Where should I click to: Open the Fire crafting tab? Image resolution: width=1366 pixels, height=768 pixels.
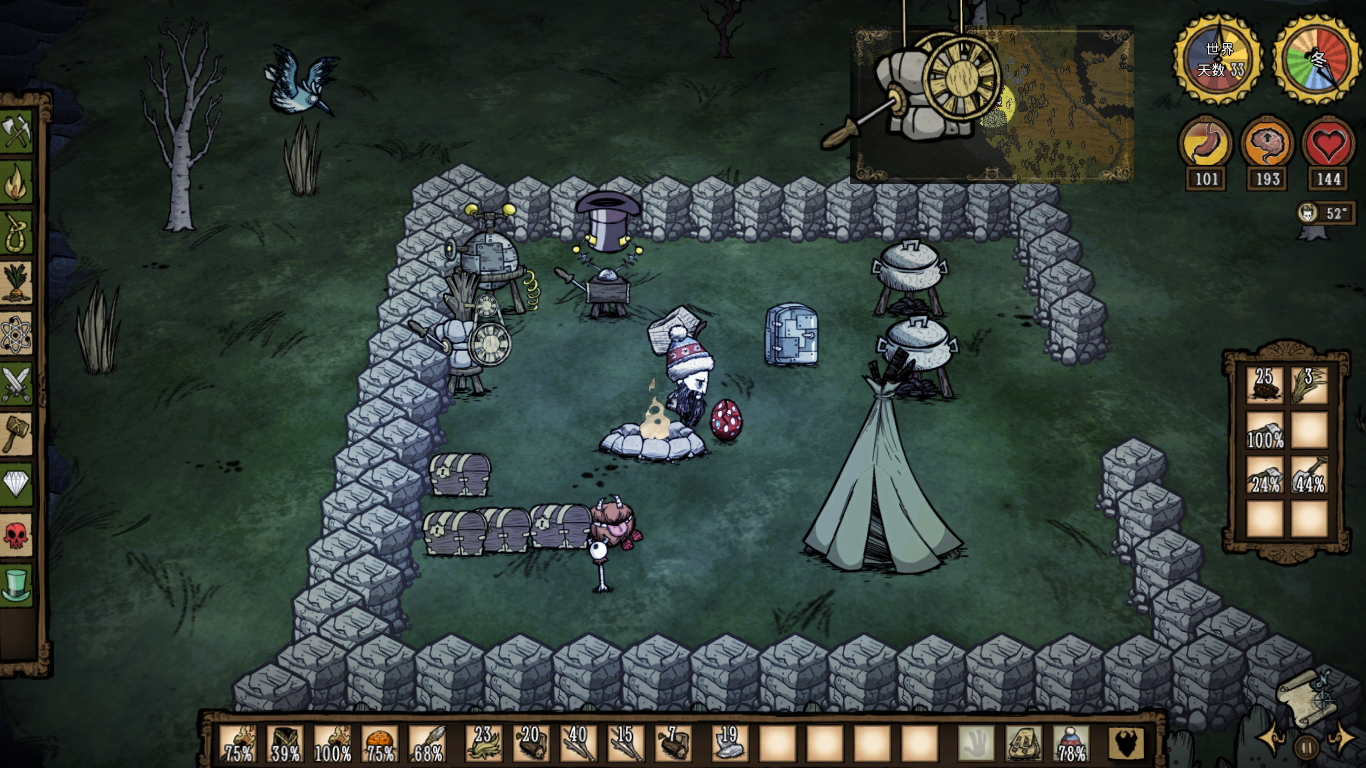[x=17, y=183]
